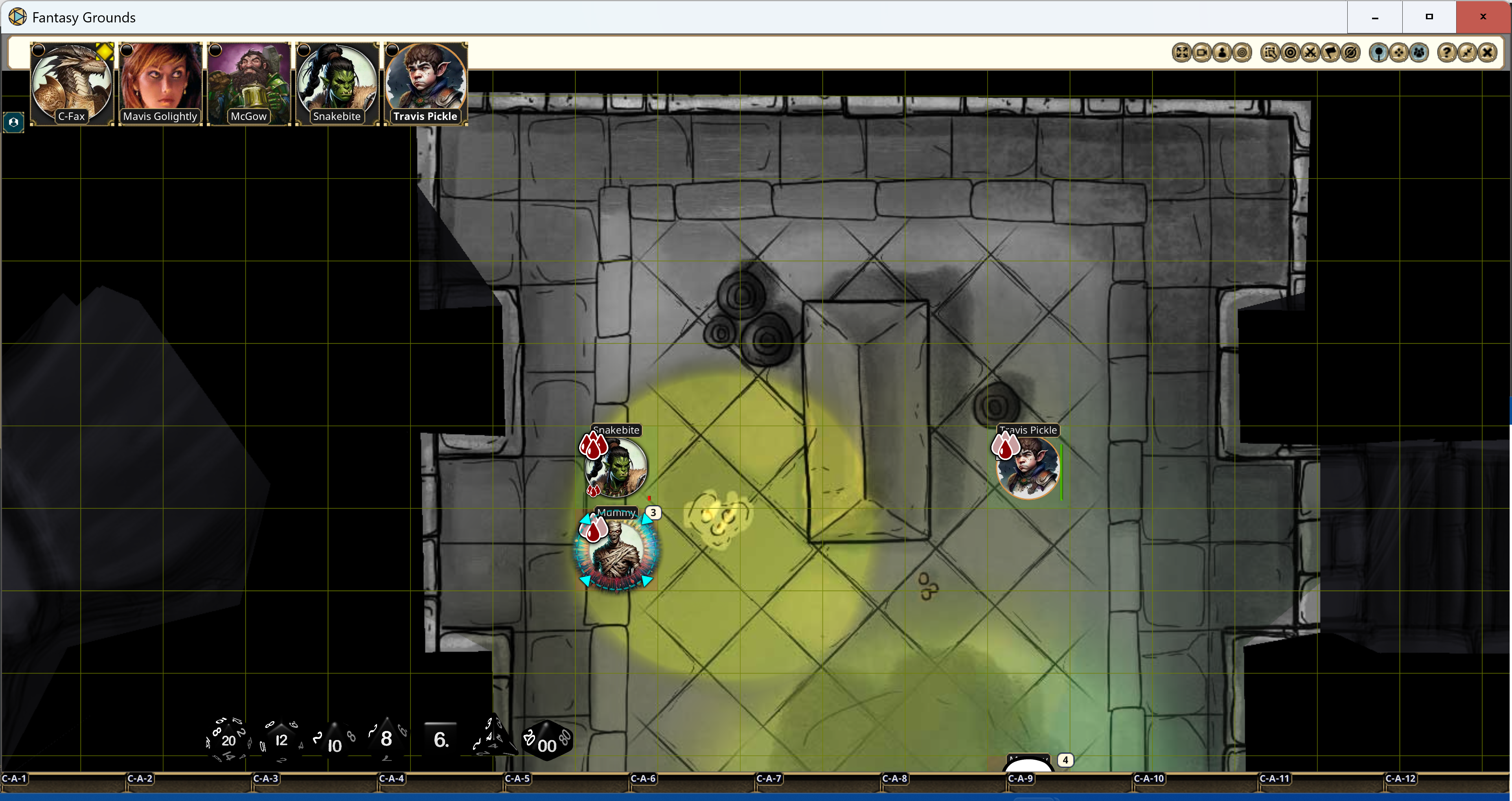Pick the d20 die
This screenshot has height=801, width=1512.
pos(228,740)
